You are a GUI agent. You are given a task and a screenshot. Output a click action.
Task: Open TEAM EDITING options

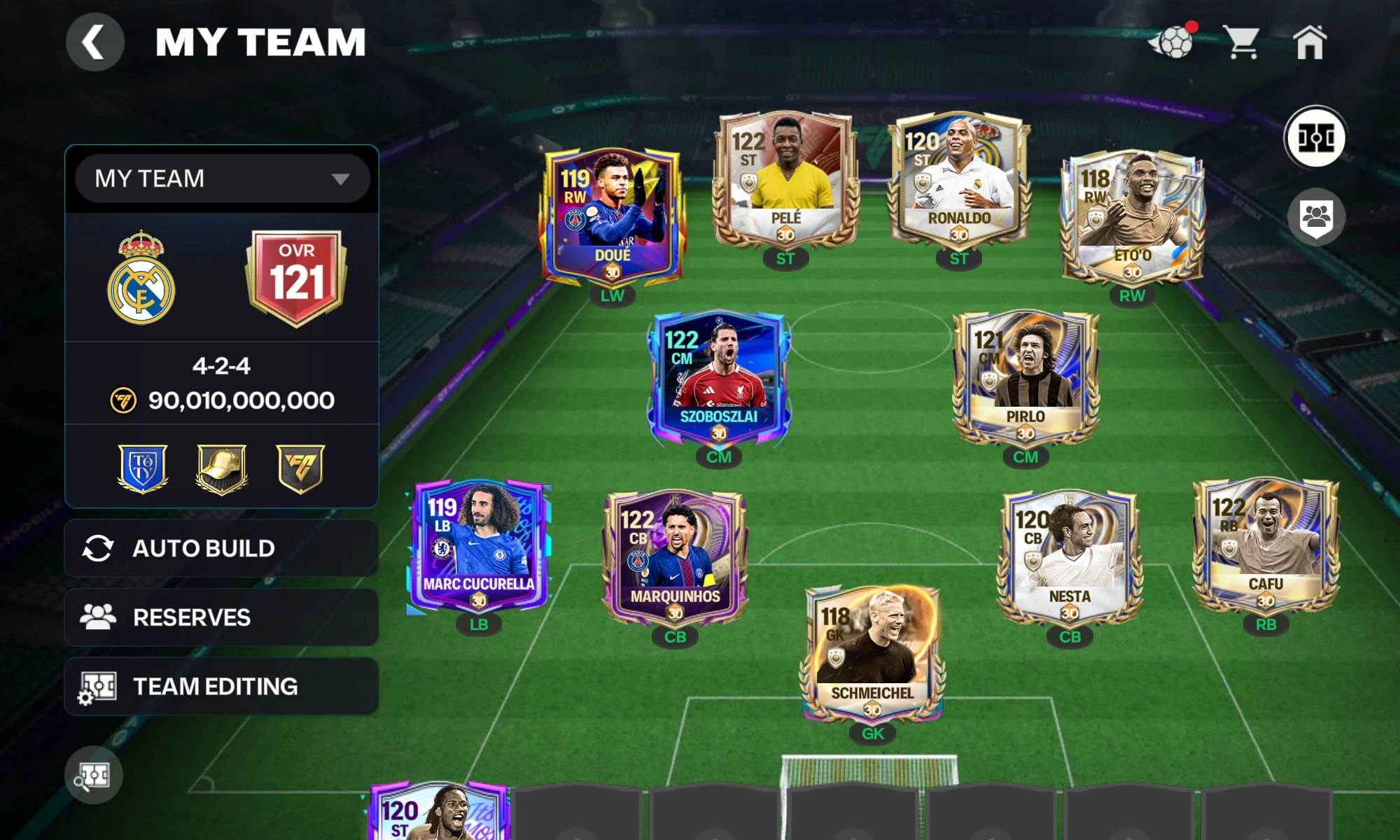[x=222, y=686]
